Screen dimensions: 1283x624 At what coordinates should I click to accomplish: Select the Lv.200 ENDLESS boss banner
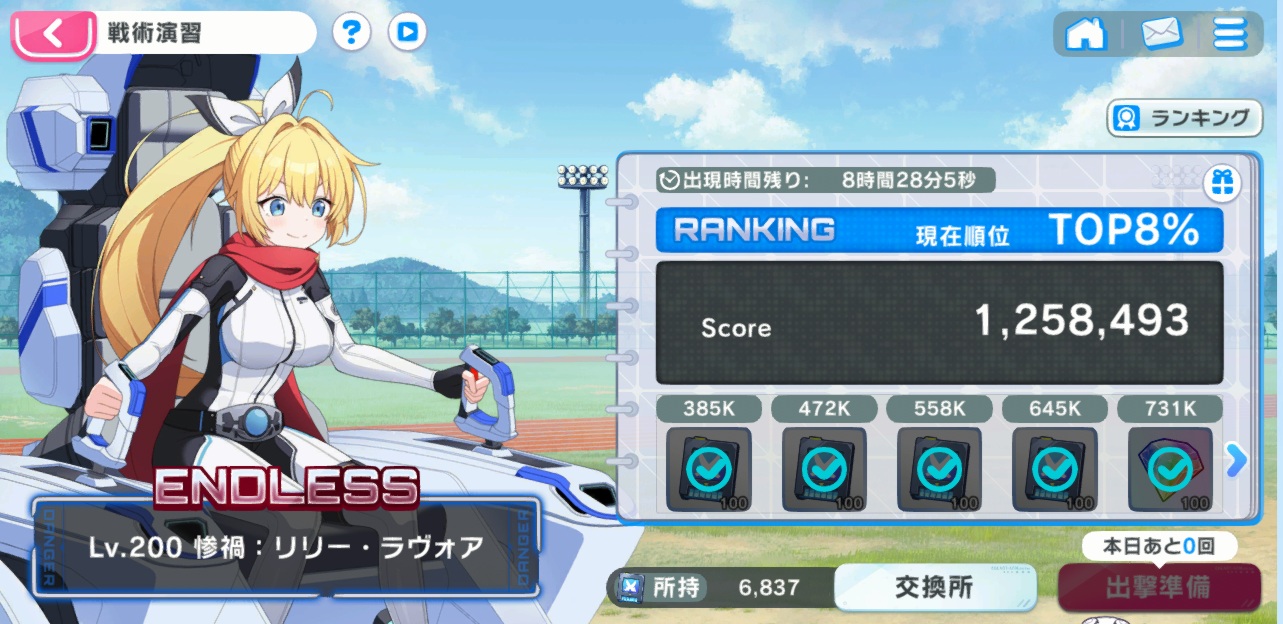(x=286, y=545)
